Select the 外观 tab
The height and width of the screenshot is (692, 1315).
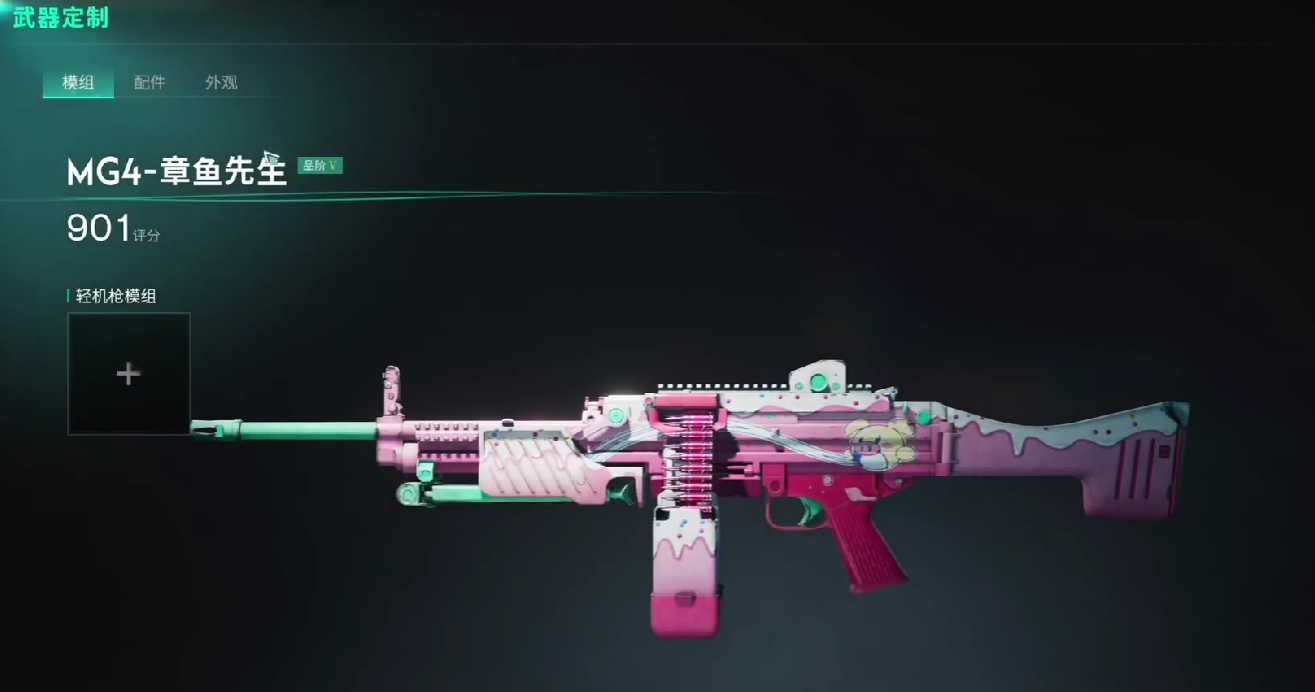pyautogui.click(x=221, y=83)
